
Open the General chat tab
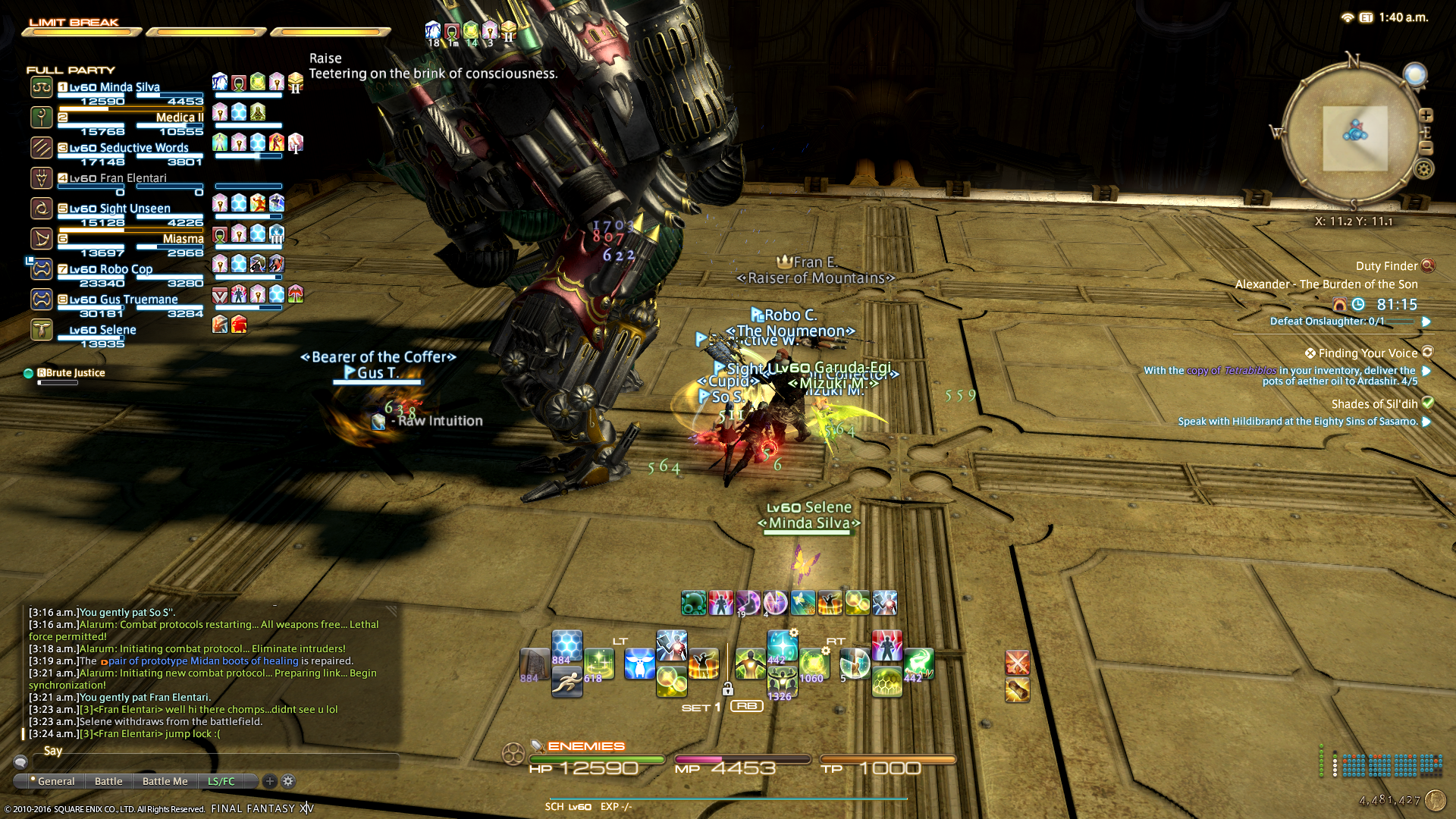[x=55, y=781]
